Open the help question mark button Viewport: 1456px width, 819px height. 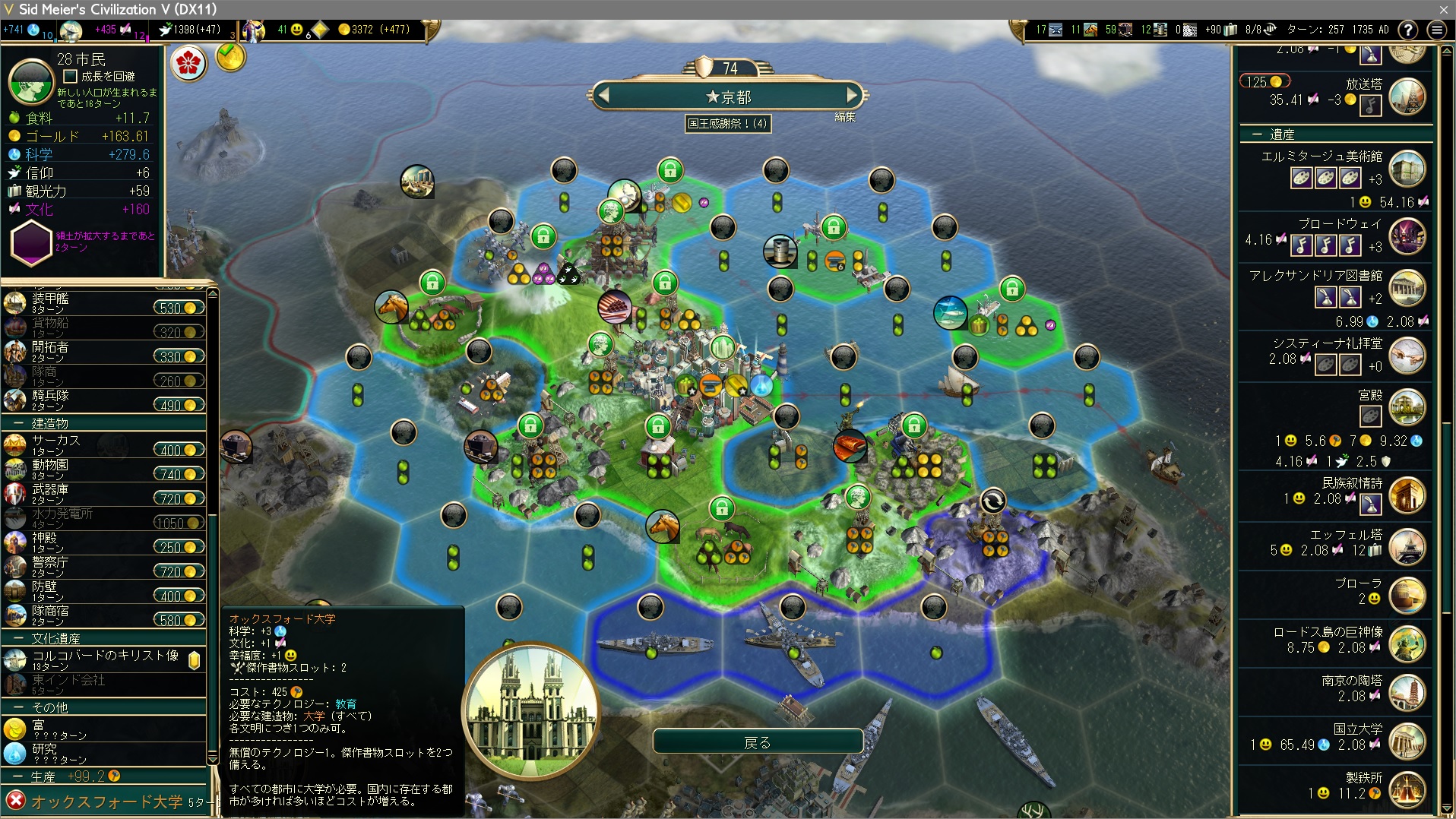[1407, 30]
